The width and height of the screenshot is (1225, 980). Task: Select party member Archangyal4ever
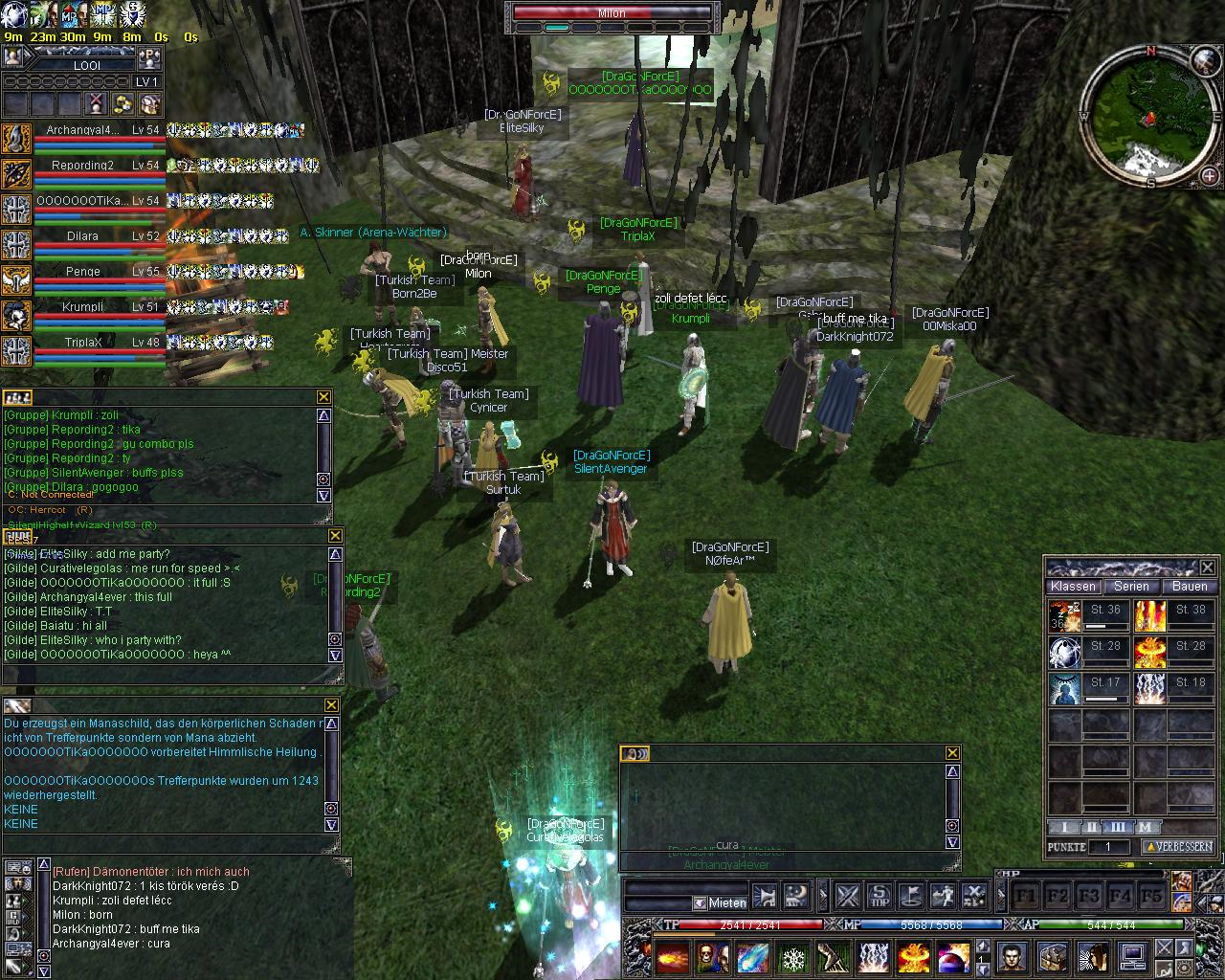coord(83,130)
